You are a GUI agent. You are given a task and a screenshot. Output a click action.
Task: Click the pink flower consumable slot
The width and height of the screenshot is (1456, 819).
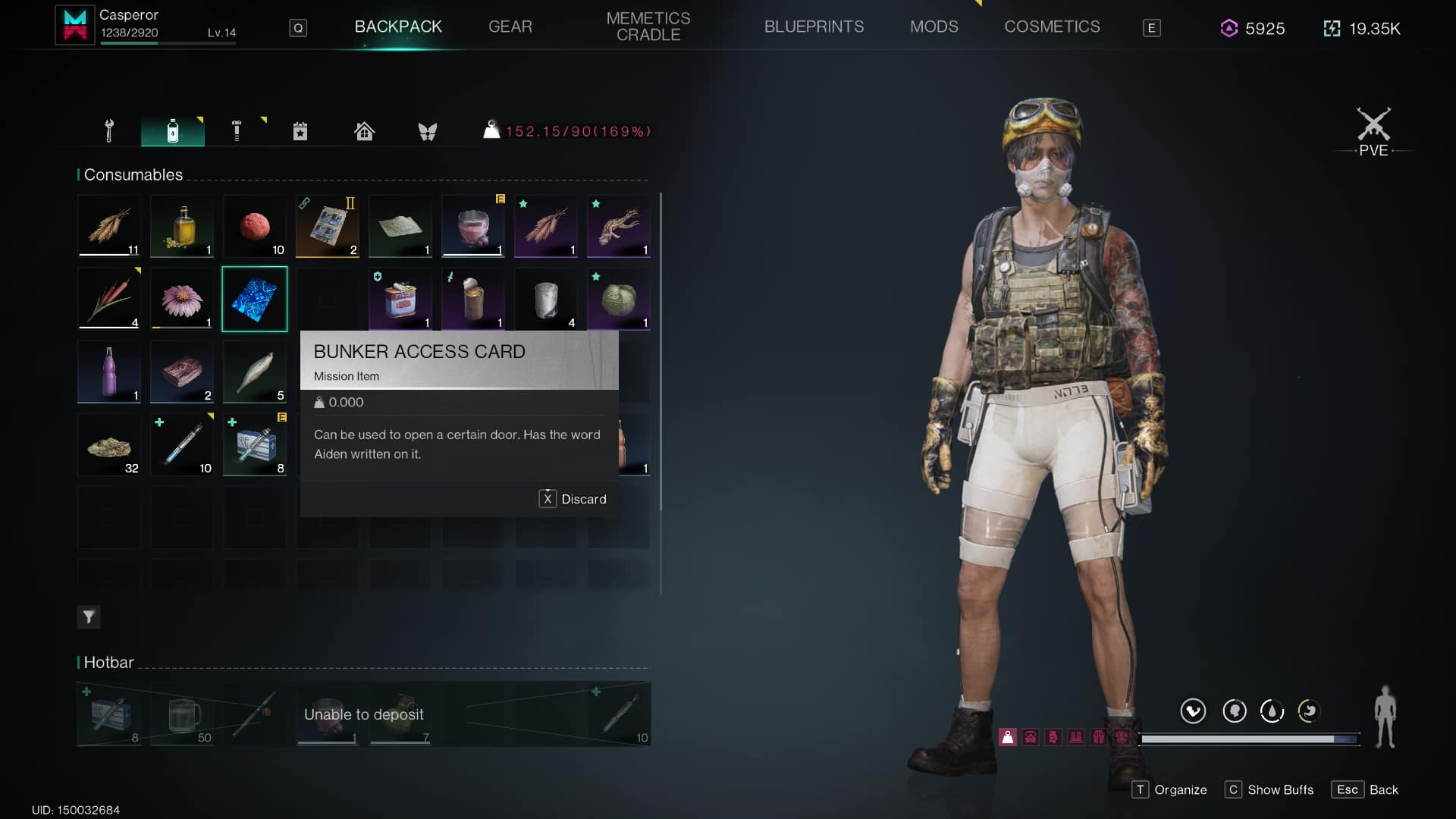pos(182,299)
